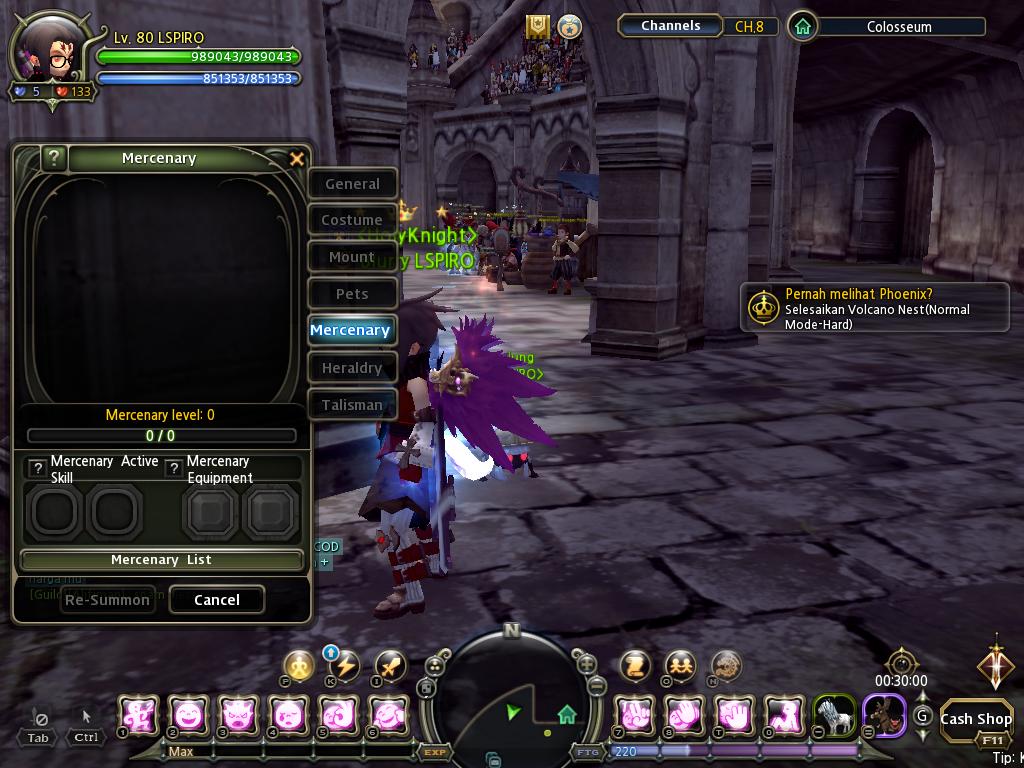The height and width of the screenshot is (768, 1024).
Task: Cancel the Mercenary dialog
Action: 217,600
